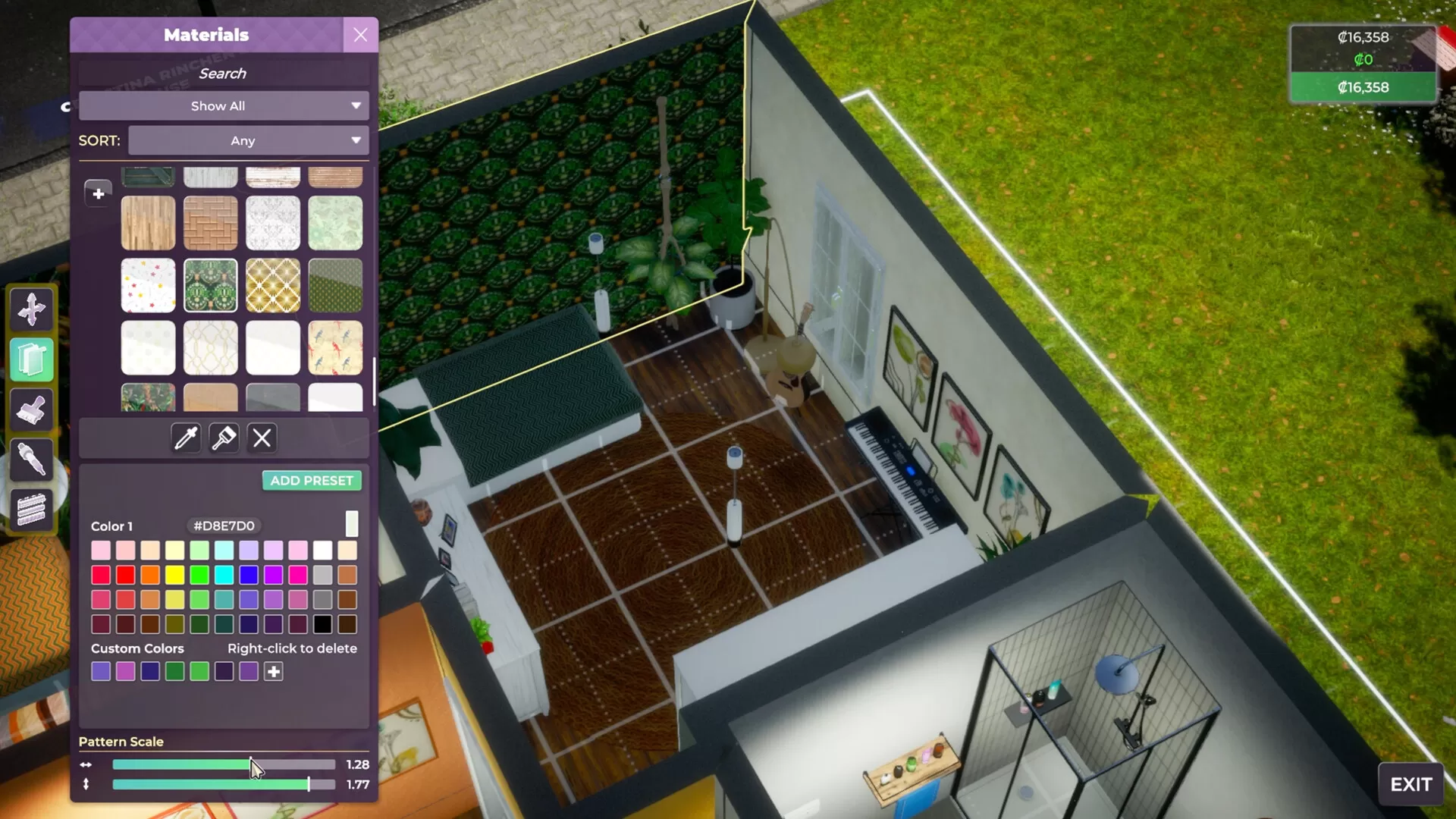
Task: Click the plus tile to add material
Action: click(98, 193)
